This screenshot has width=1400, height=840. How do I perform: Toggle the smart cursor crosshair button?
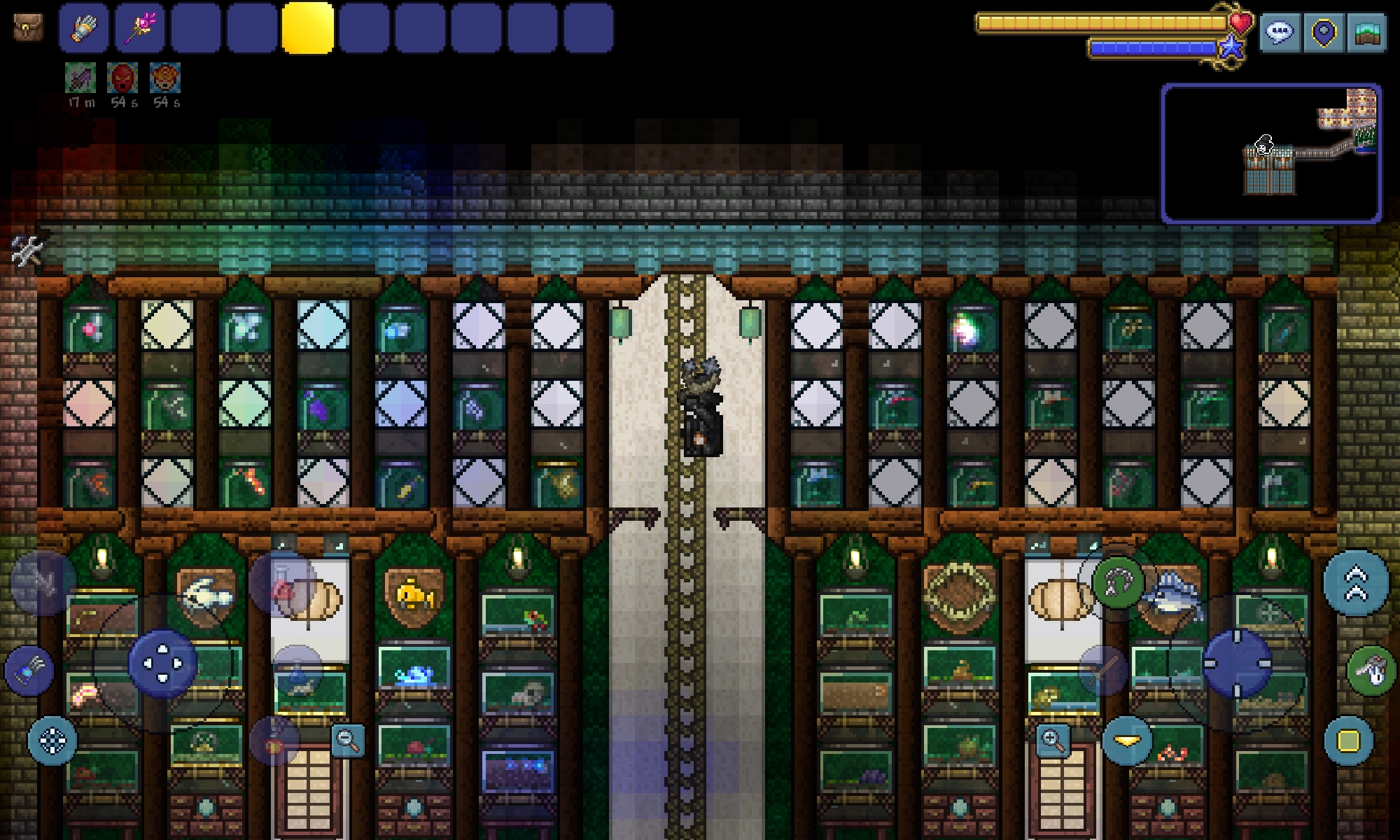tap(53, 740)
